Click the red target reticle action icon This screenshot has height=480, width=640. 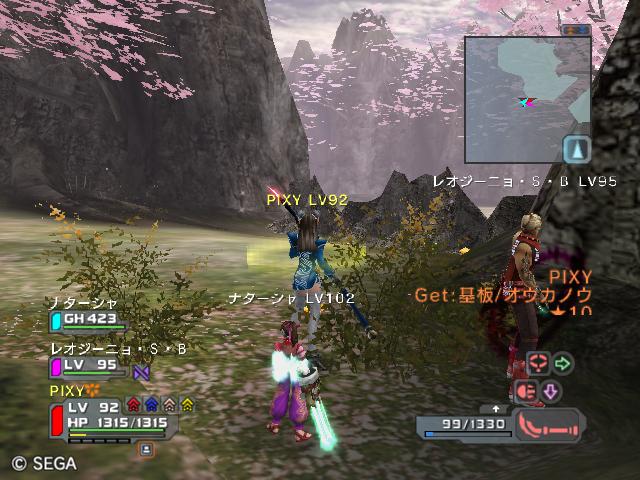(537, 363)
